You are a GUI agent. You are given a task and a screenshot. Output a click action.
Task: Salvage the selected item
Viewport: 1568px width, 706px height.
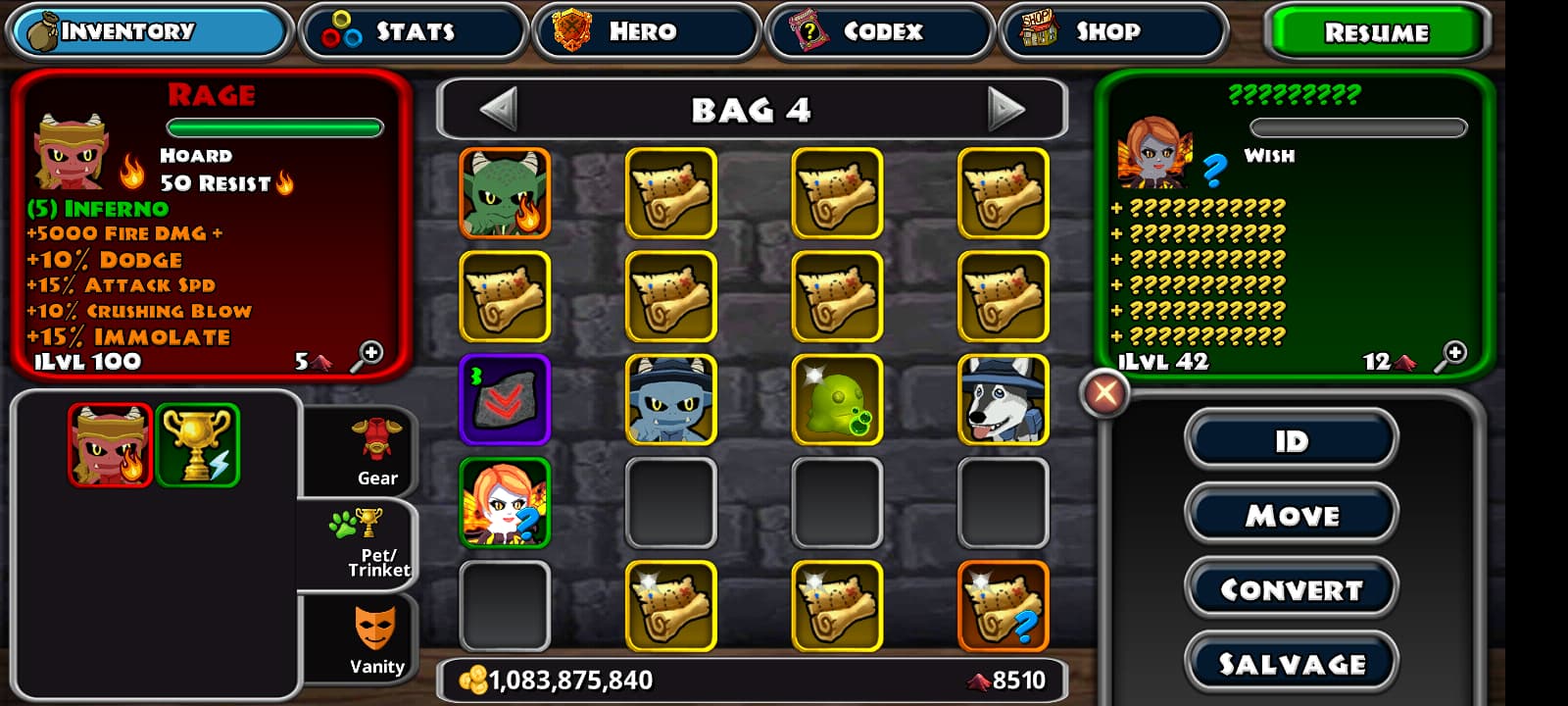[1291, 664]
